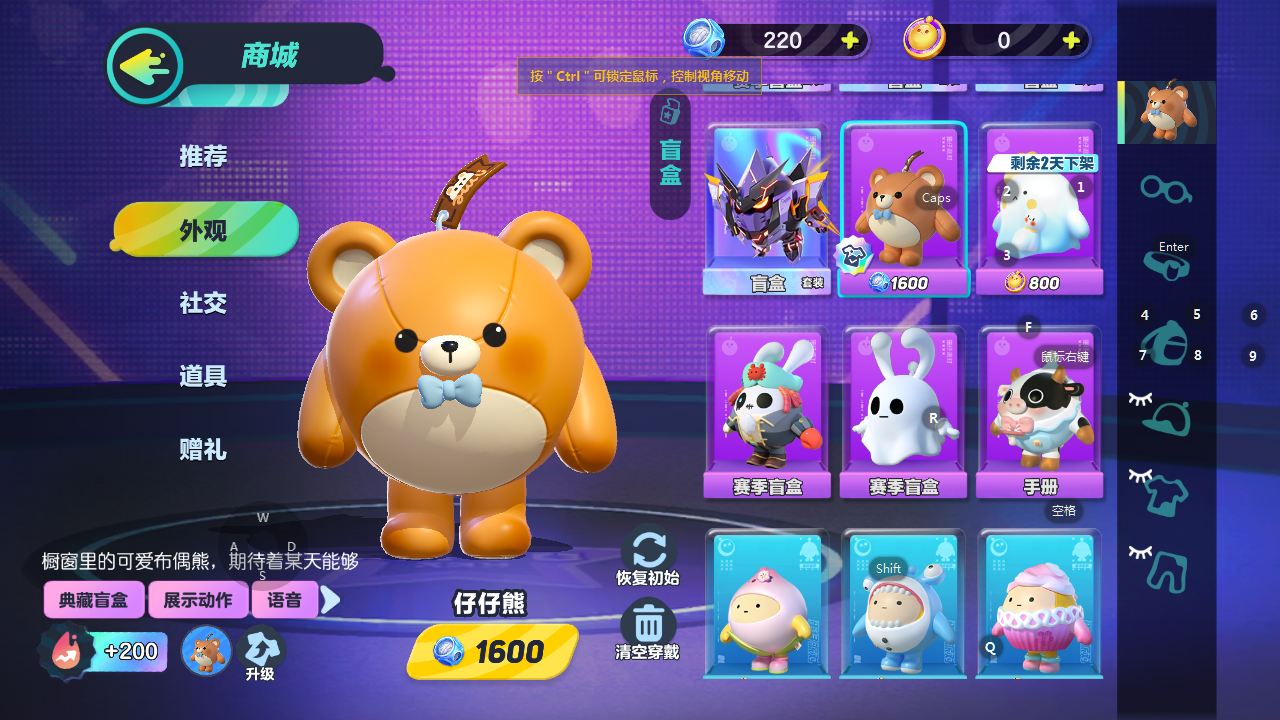Pick the cow costume 手册 card
1280x720 pixels.
[x=1040, y=412]
